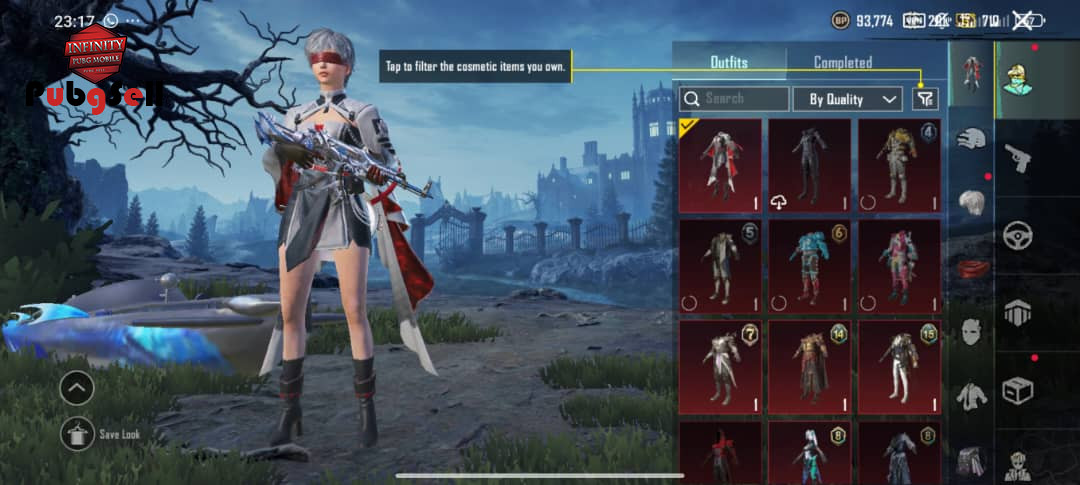This screenshot has height=485, width=1080.
Task: Choose the pink and teal outfit
Action: pyautogui.click(x=899, y=267)
